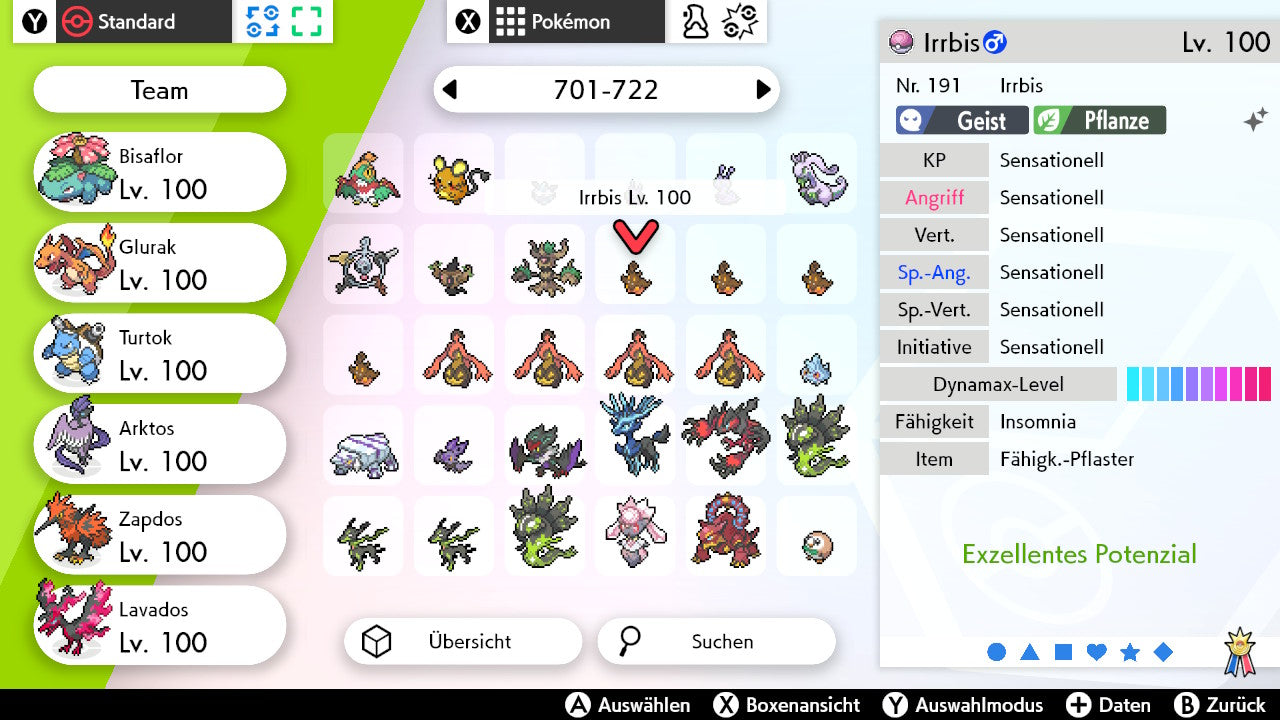
Task: Select the Pikachu-like Dedenne in the box
Action: (x=454, y=176)
